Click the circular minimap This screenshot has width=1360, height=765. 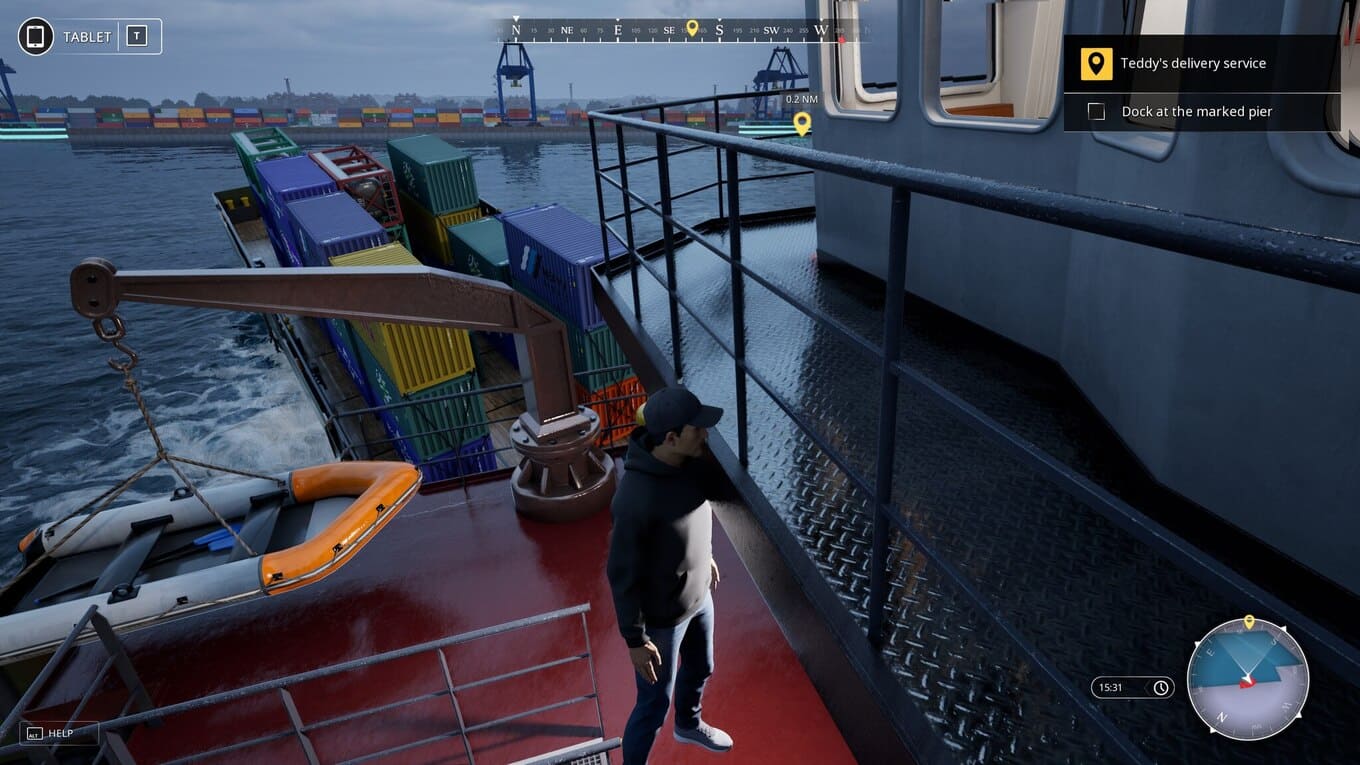pos(1247,679)
